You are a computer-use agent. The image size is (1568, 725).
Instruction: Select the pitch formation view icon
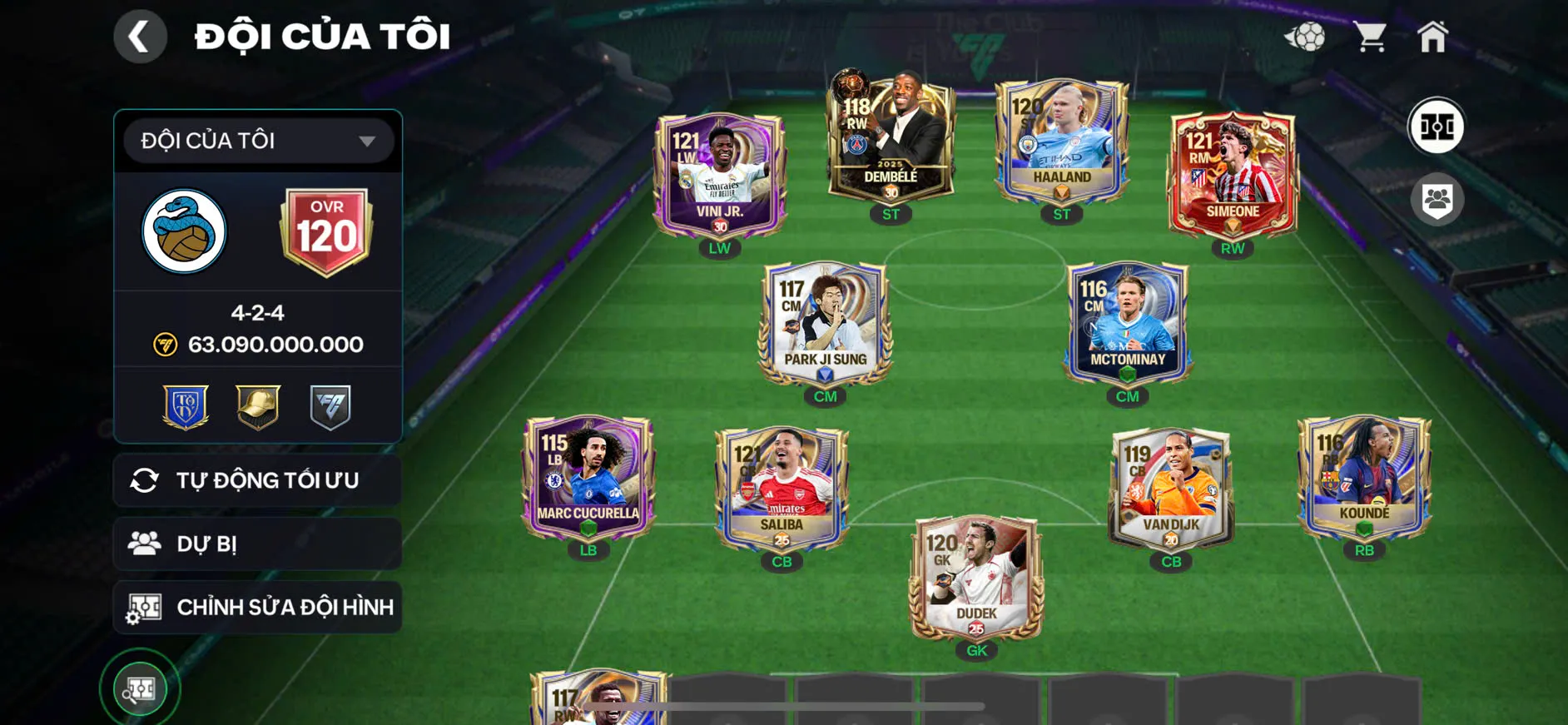[1439, 127]
